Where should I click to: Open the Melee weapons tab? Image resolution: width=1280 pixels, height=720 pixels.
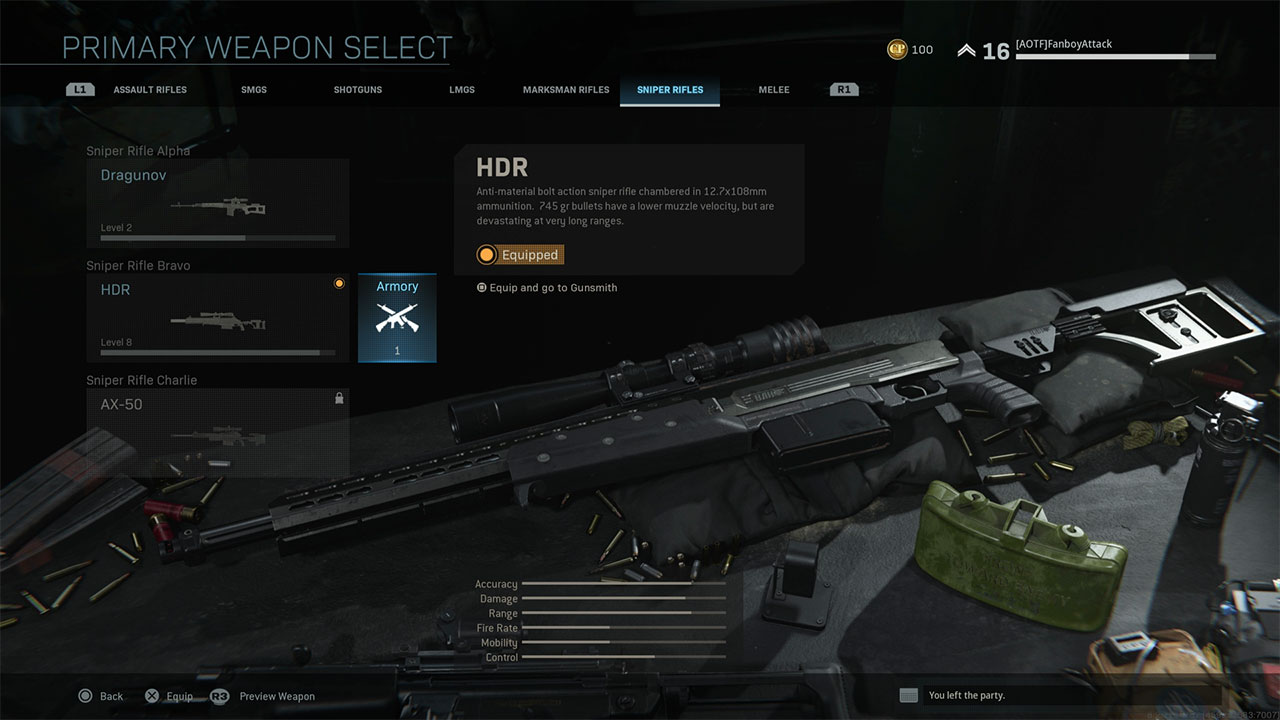[x=774, y=90]
